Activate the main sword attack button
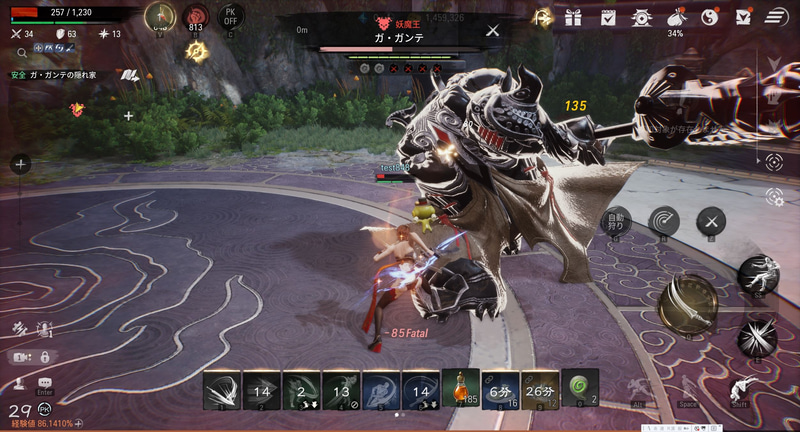Screen dimensions: 800x432 click(688, 303)
